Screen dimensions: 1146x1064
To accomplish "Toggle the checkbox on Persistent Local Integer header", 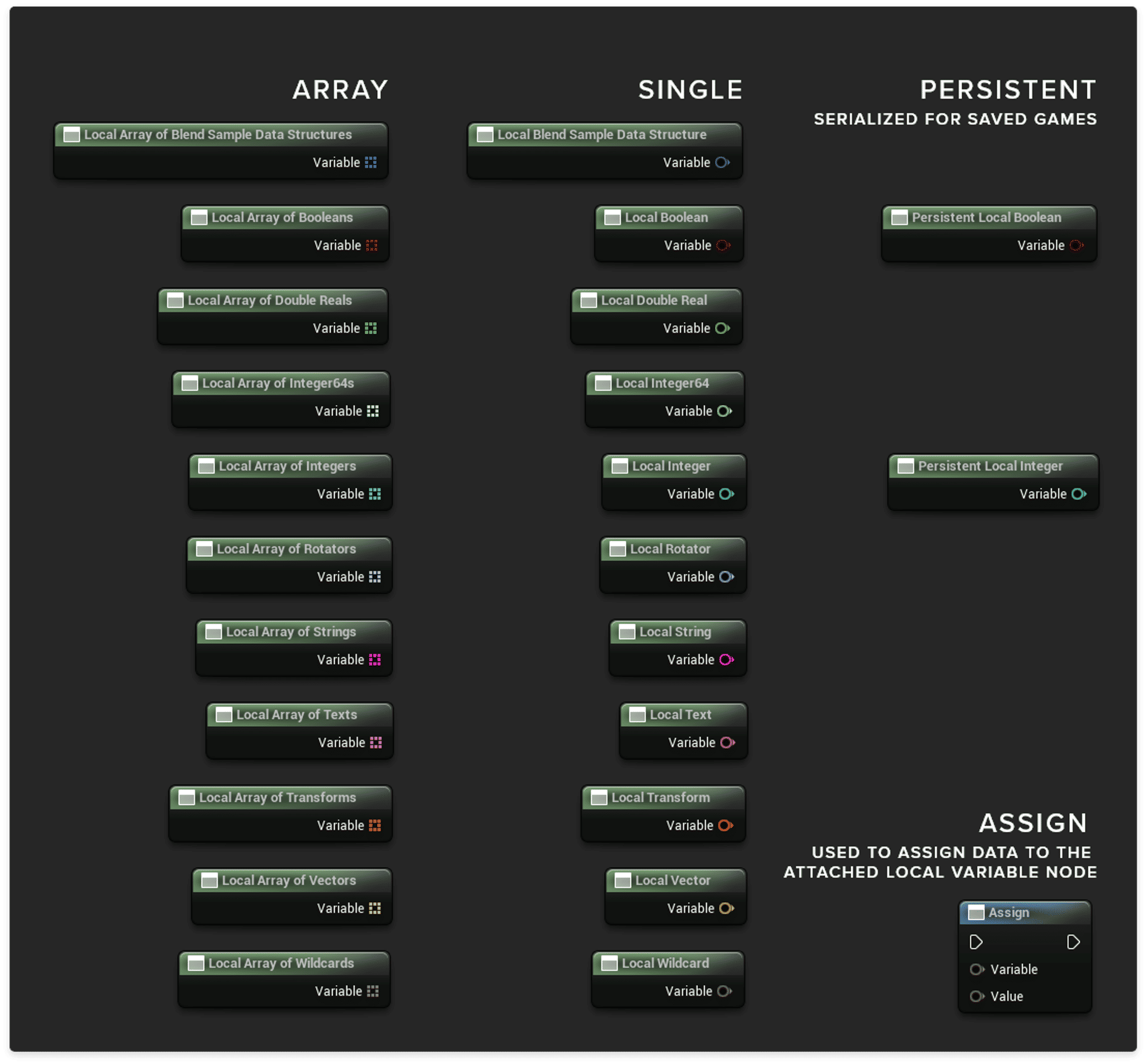I will (905, 466).
